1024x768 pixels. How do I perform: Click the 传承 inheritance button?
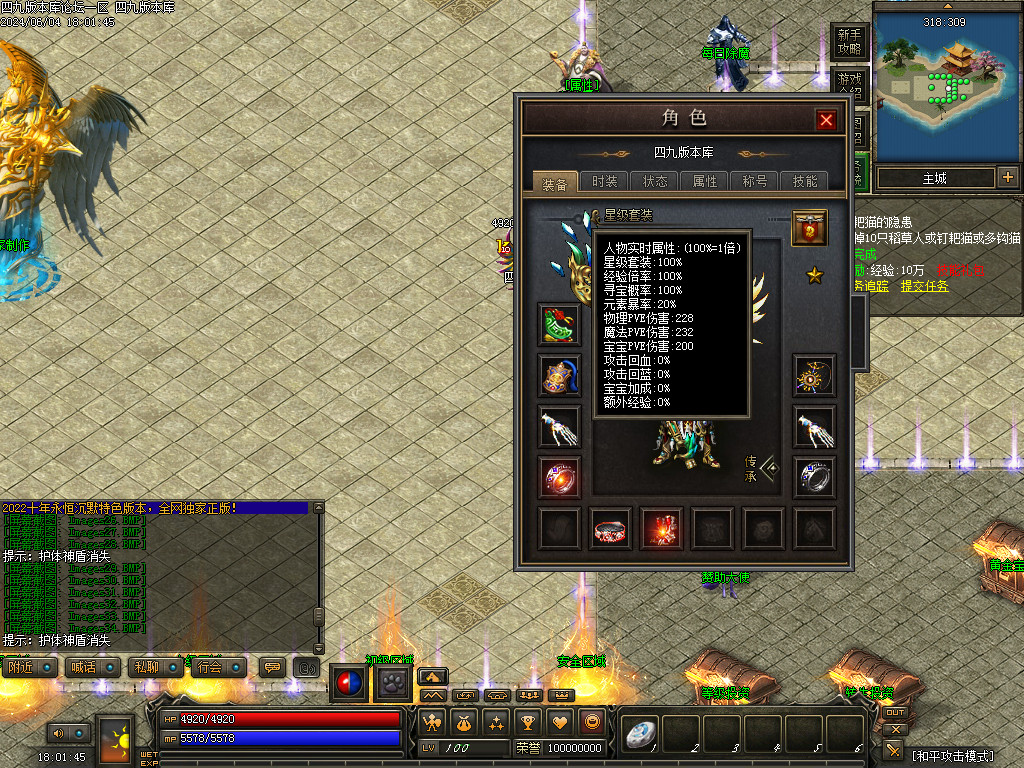click(x=761, y=468)
